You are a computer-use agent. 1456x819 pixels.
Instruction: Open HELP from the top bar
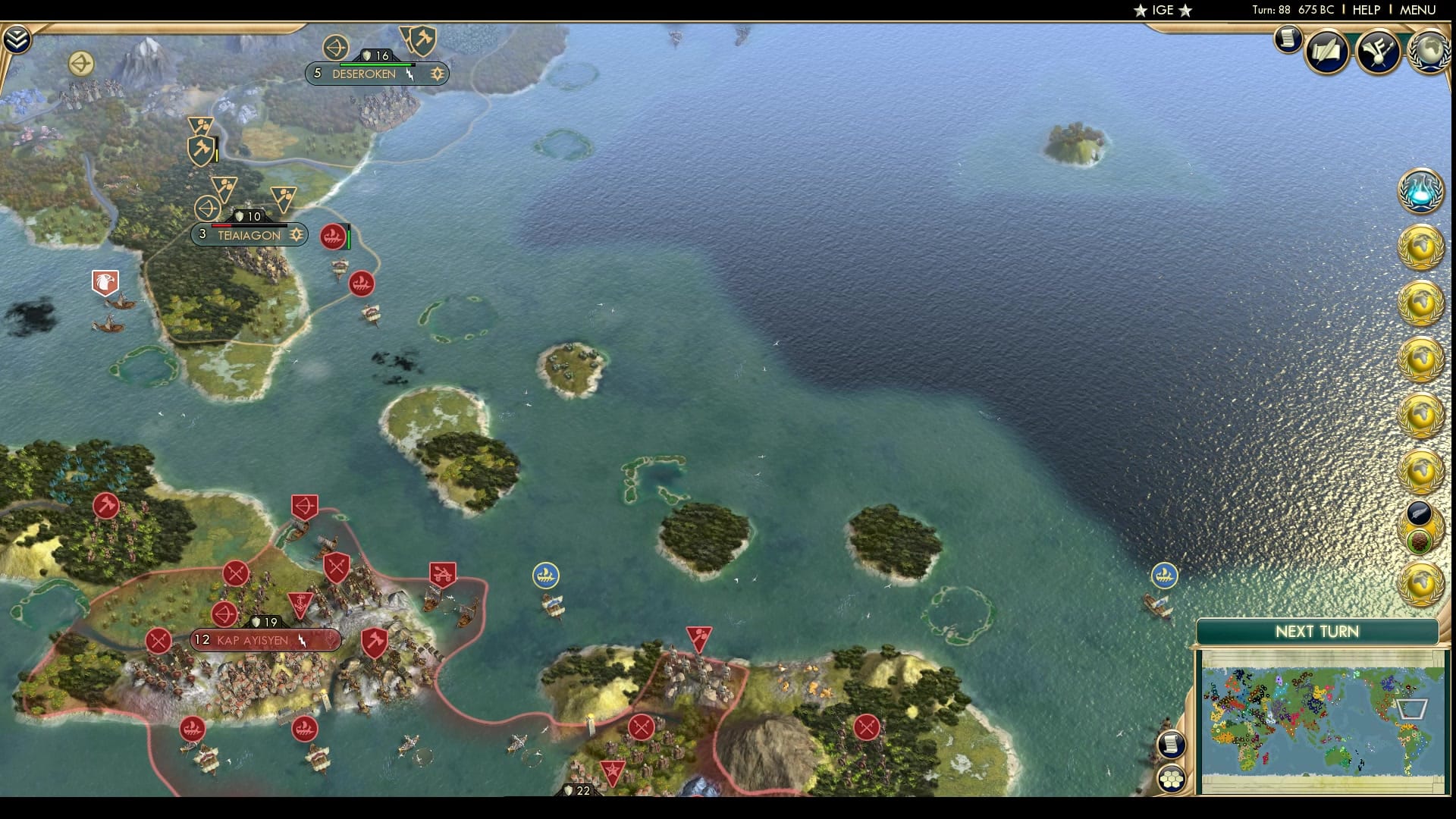click(1365, 10)
